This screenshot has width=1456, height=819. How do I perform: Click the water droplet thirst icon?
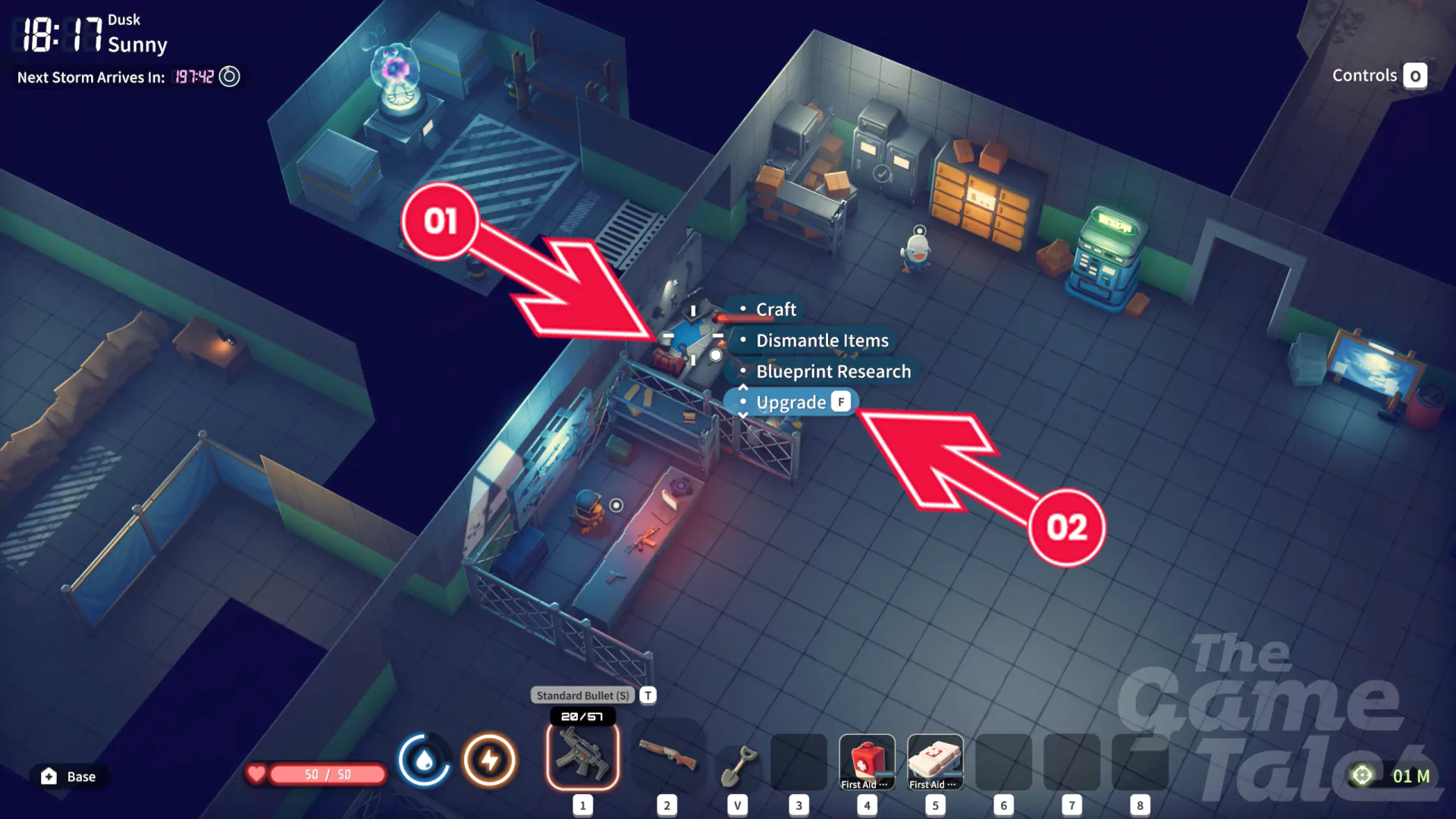coord(424,759)
